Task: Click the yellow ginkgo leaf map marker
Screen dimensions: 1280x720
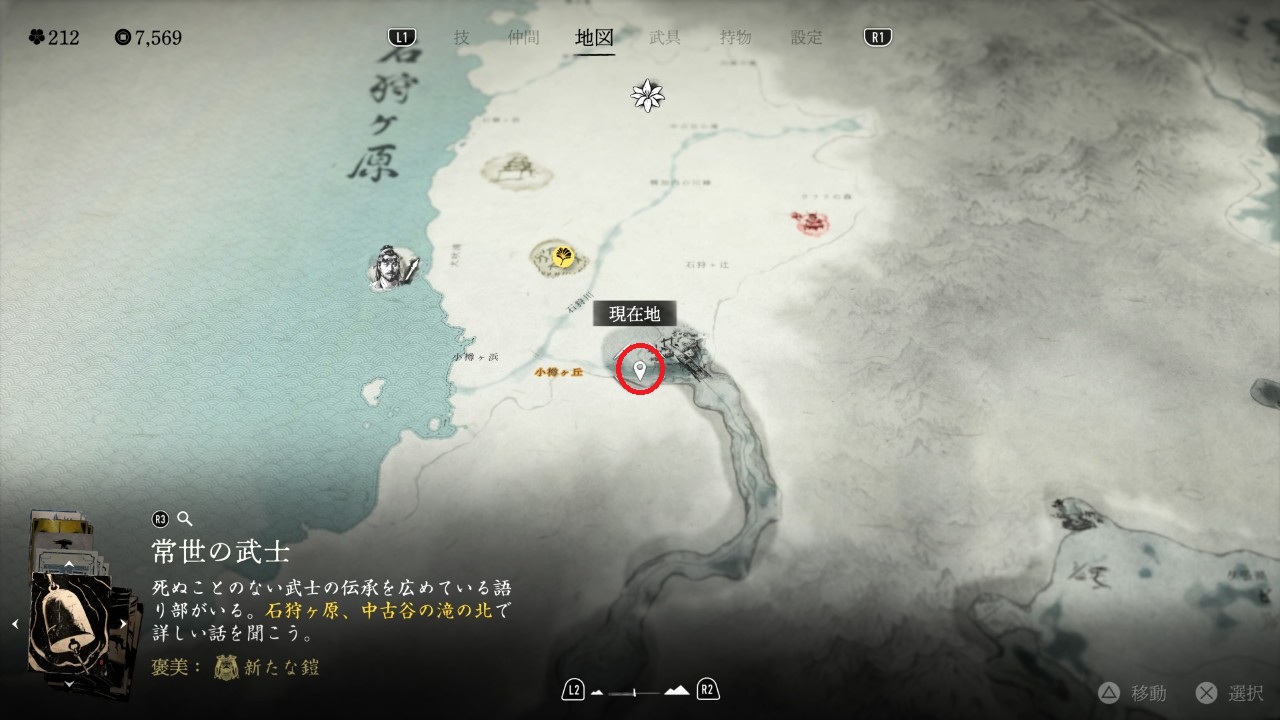Action: point(561,256)
